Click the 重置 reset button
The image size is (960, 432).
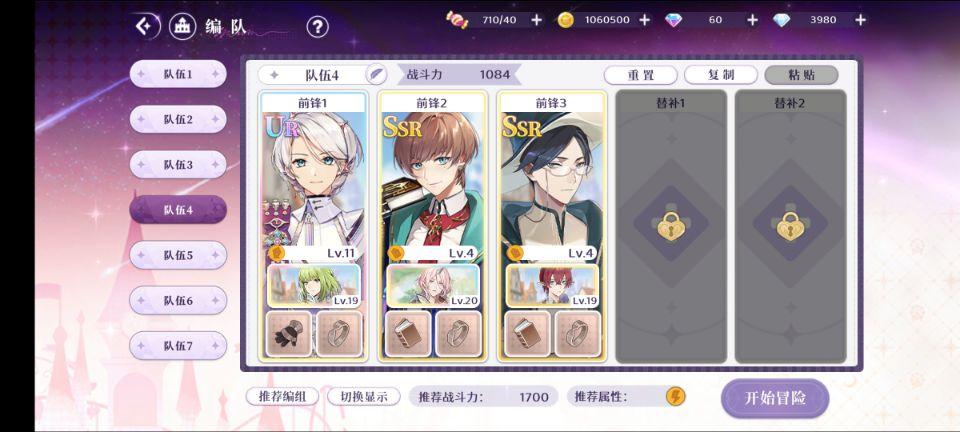pos(641,75)
